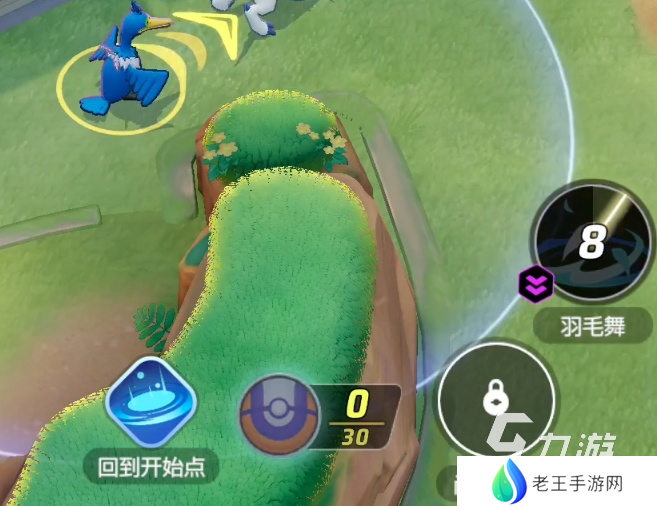This screenshot has width=657, height=506.
Task: Tap the locked skill button
Action: pyautogui.click(x=496, y=400)
